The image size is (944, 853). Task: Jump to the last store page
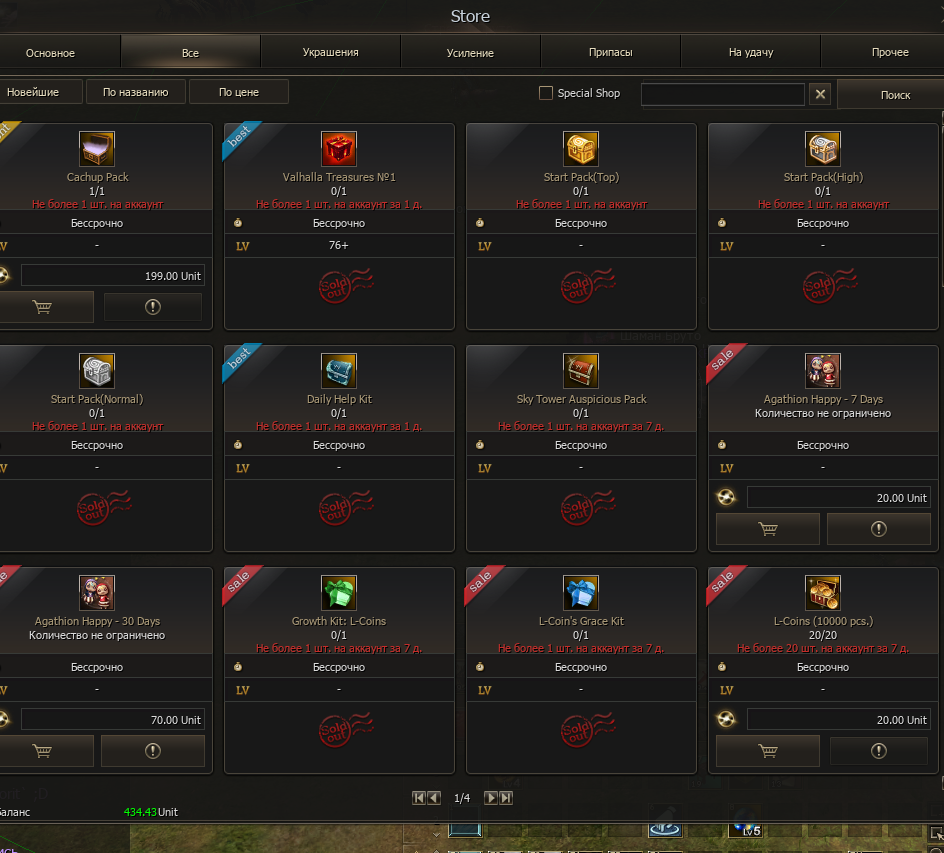point(506,798)
